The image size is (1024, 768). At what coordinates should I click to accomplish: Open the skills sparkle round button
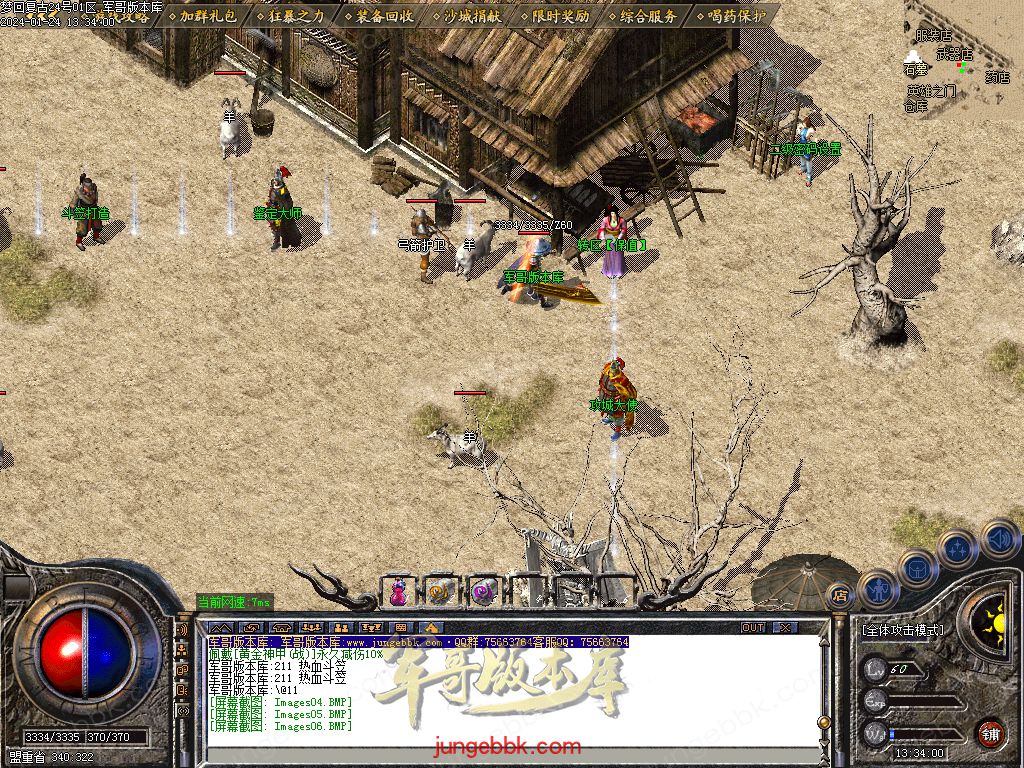point(958,547)
